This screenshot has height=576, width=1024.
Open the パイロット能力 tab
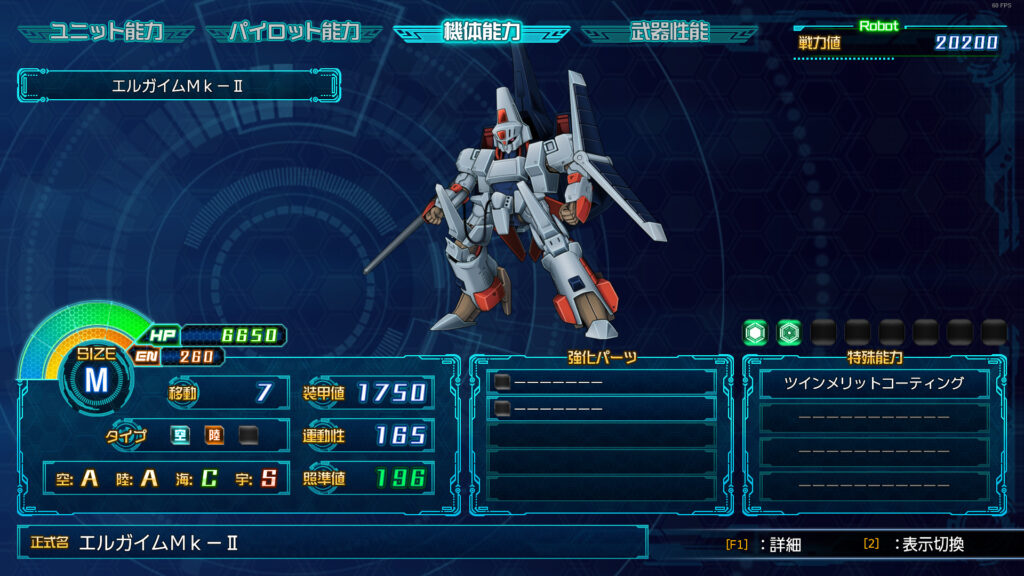(293, 31)
